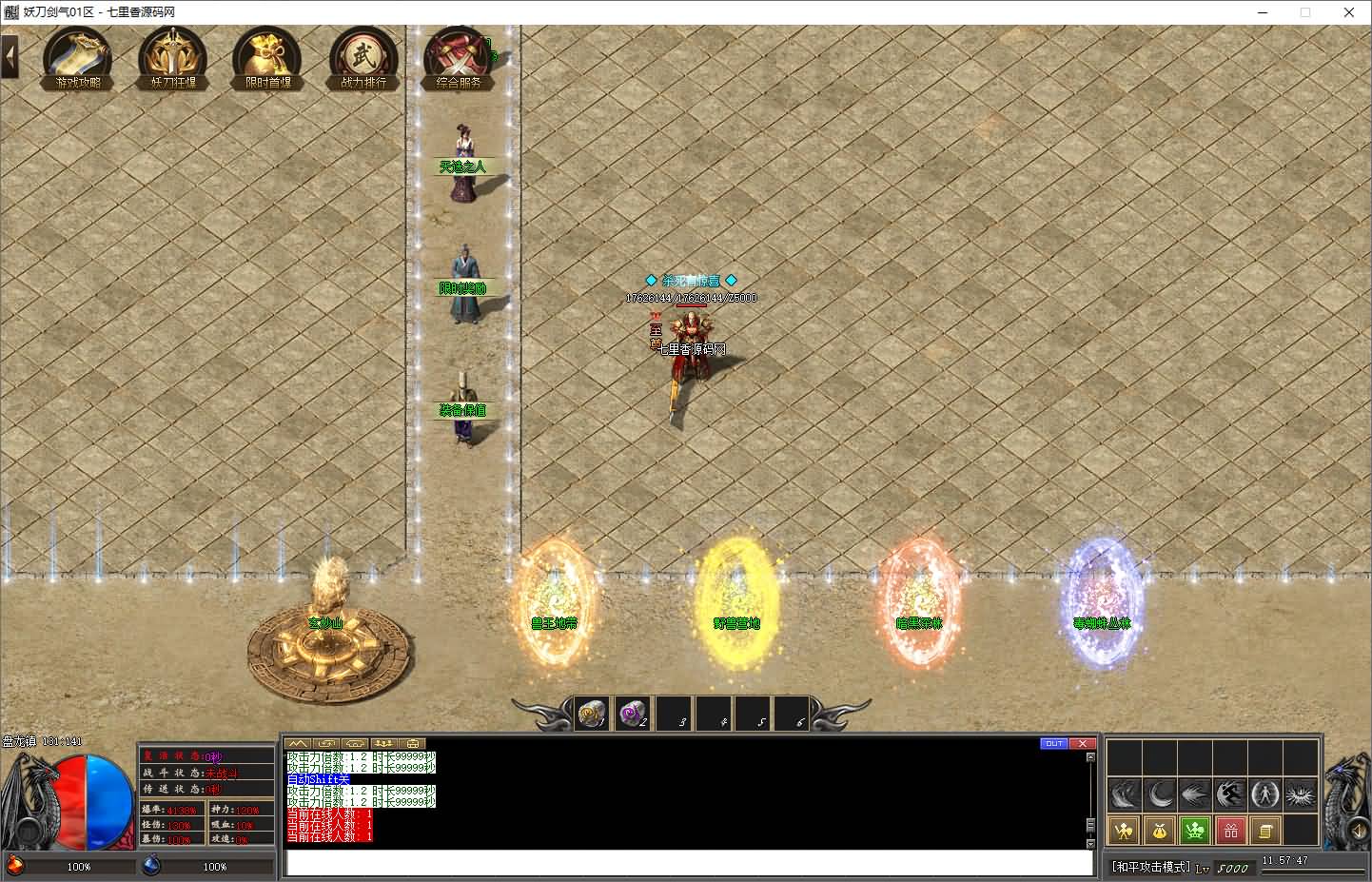The image size is (1372, 882).
Task: Open the 游戏攻略 game guide icon
Action: click(77, 58)
